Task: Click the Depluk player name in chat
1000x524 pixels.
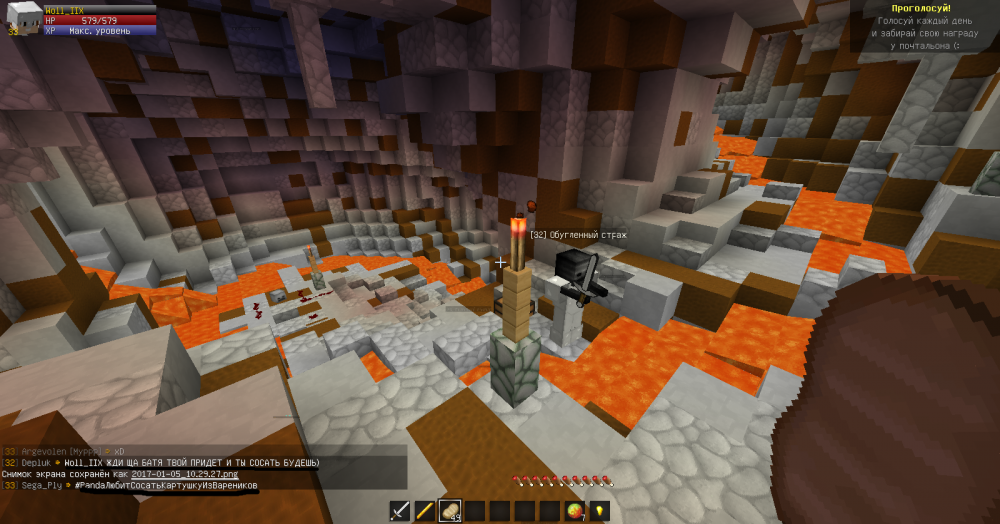Action: (x=38, y=463)
